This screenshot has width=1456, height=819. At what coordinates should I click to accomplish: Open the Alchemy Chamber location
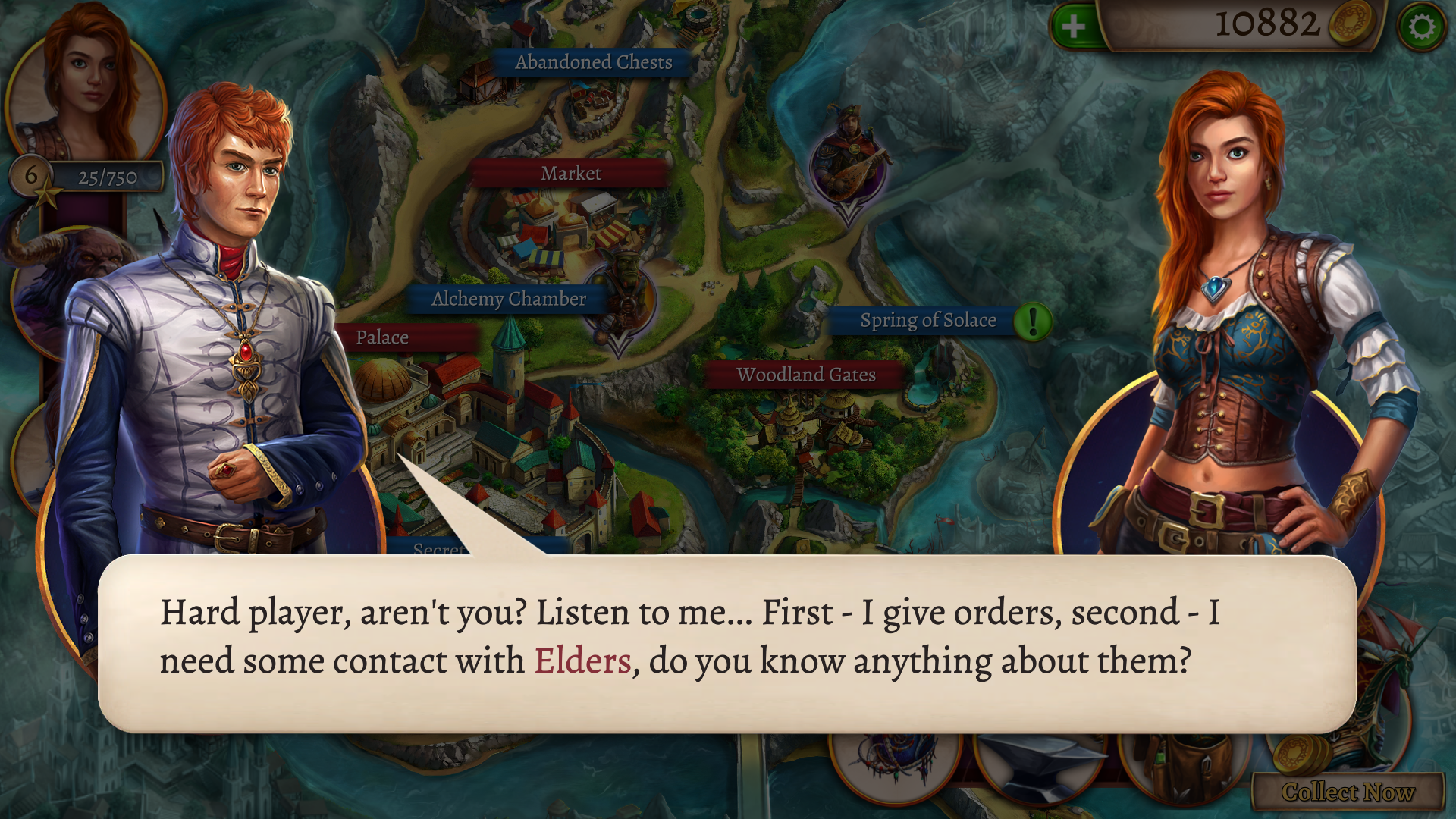pyautogui.click(x=508, y=299)
